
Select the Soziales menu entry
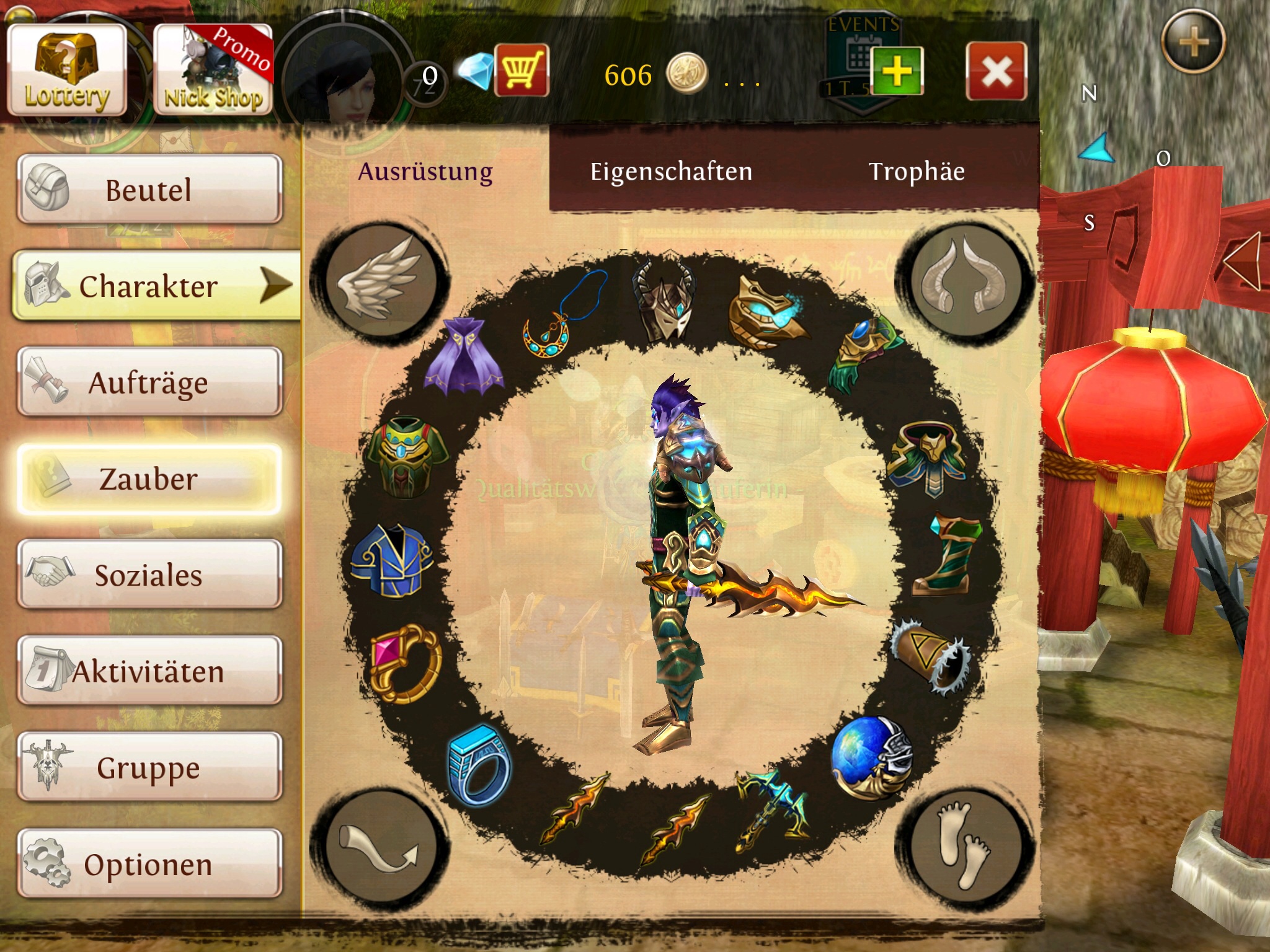[x=149, y=575]
